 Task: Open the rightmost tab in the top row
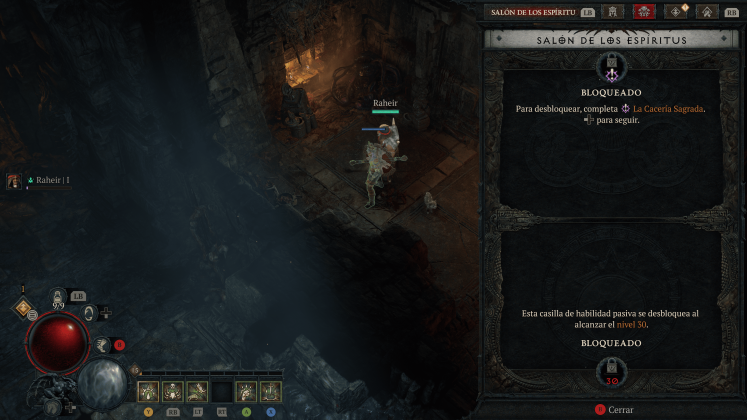tap(707, 12)
